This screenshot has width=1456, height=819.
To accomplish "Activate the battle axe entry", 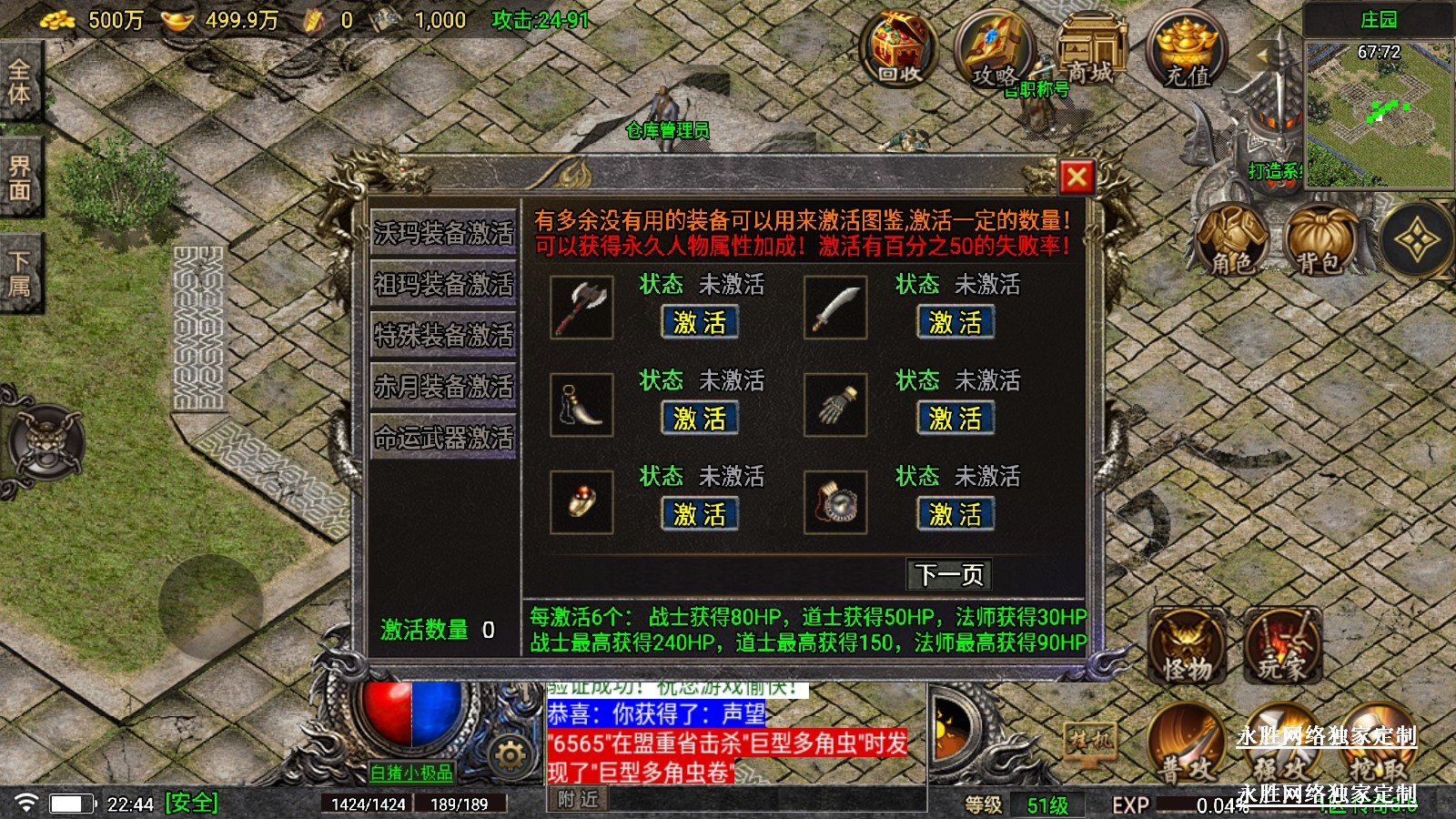I will tap(699, 322).
